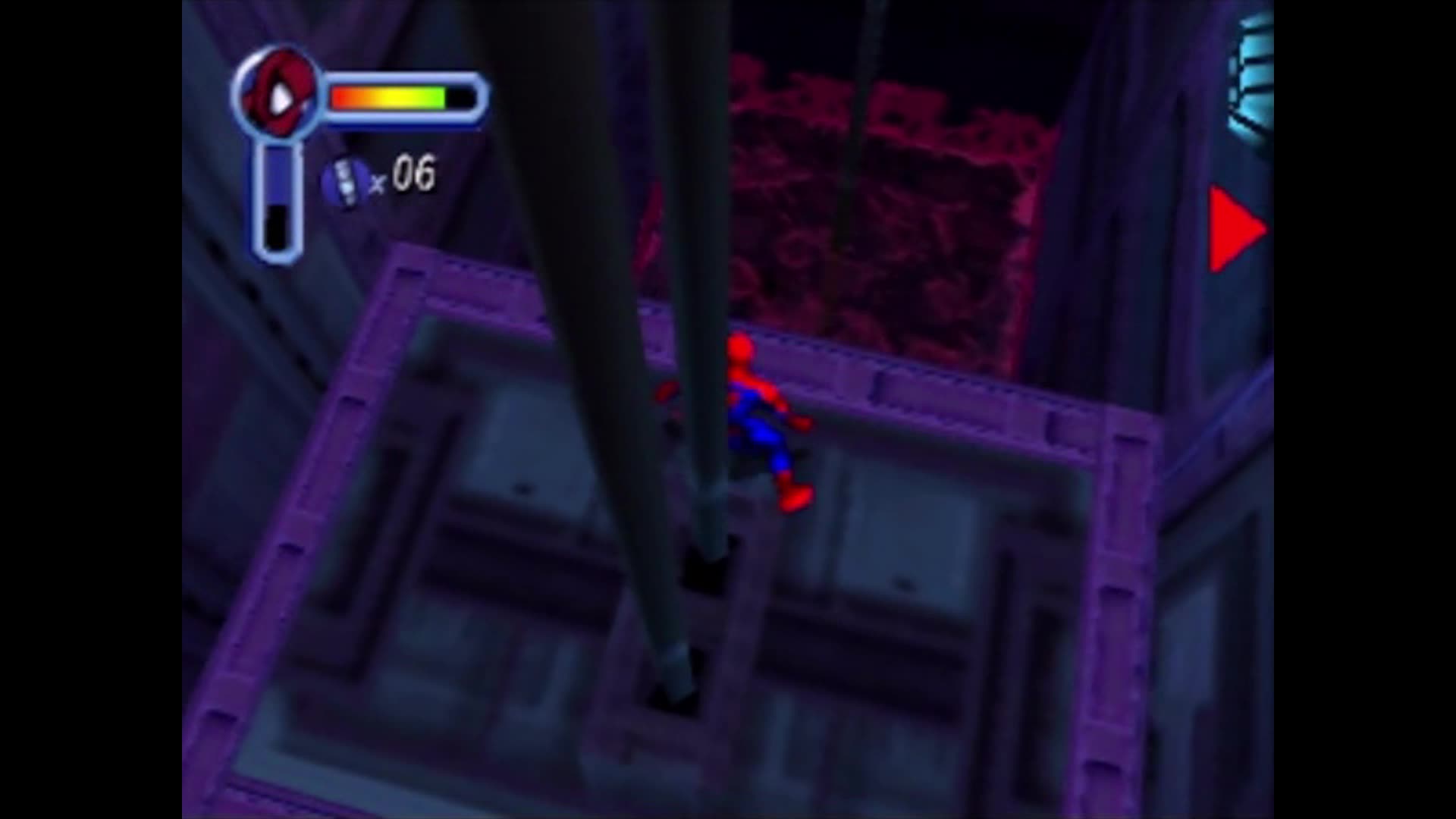The height and width of the screenshot is (819, 1456).
Task: Click the black empty portion of web gauge
Action: (x=275, y=227)
